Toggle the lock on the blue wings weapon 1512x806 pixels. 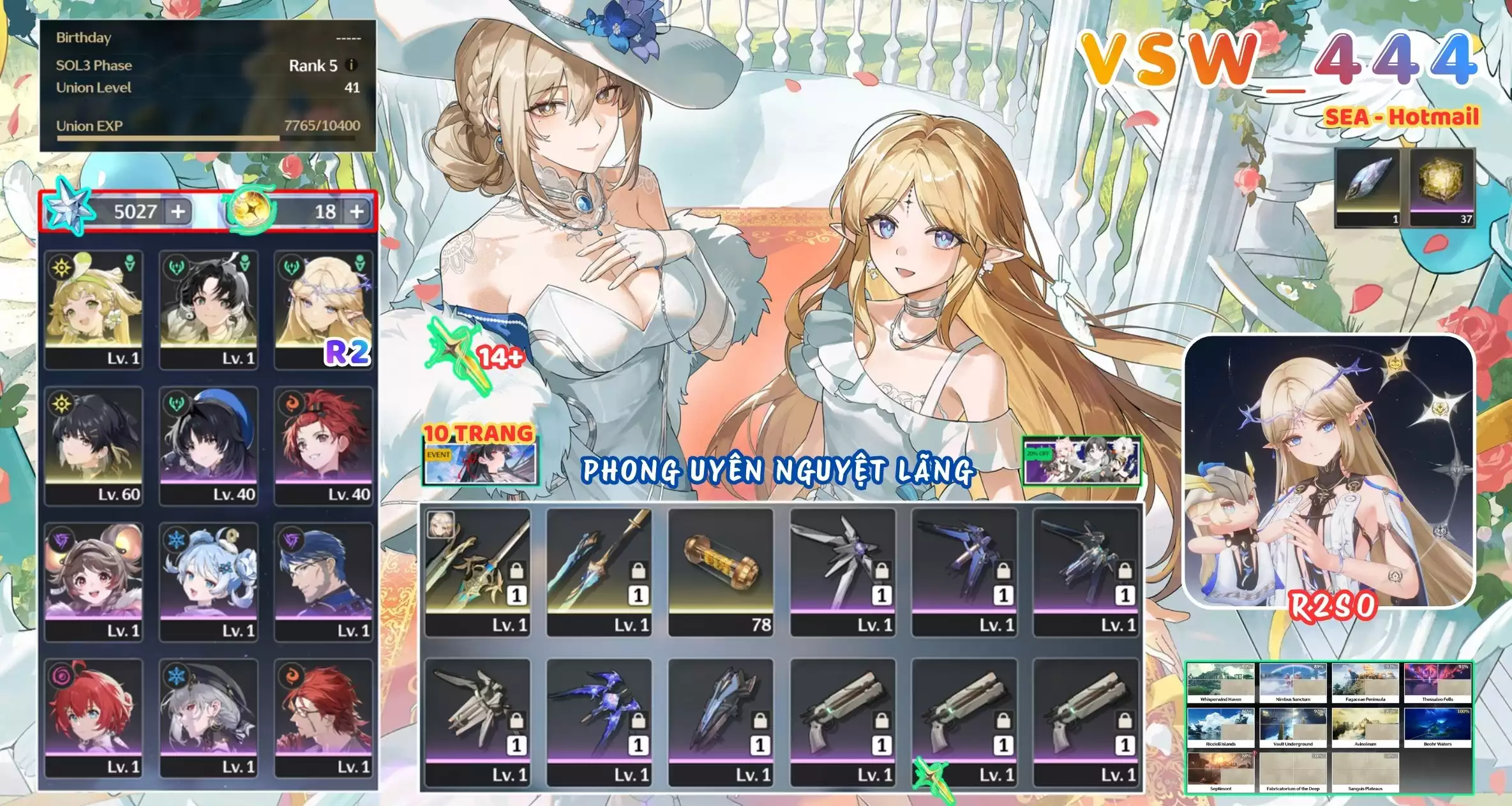point(639,721)
